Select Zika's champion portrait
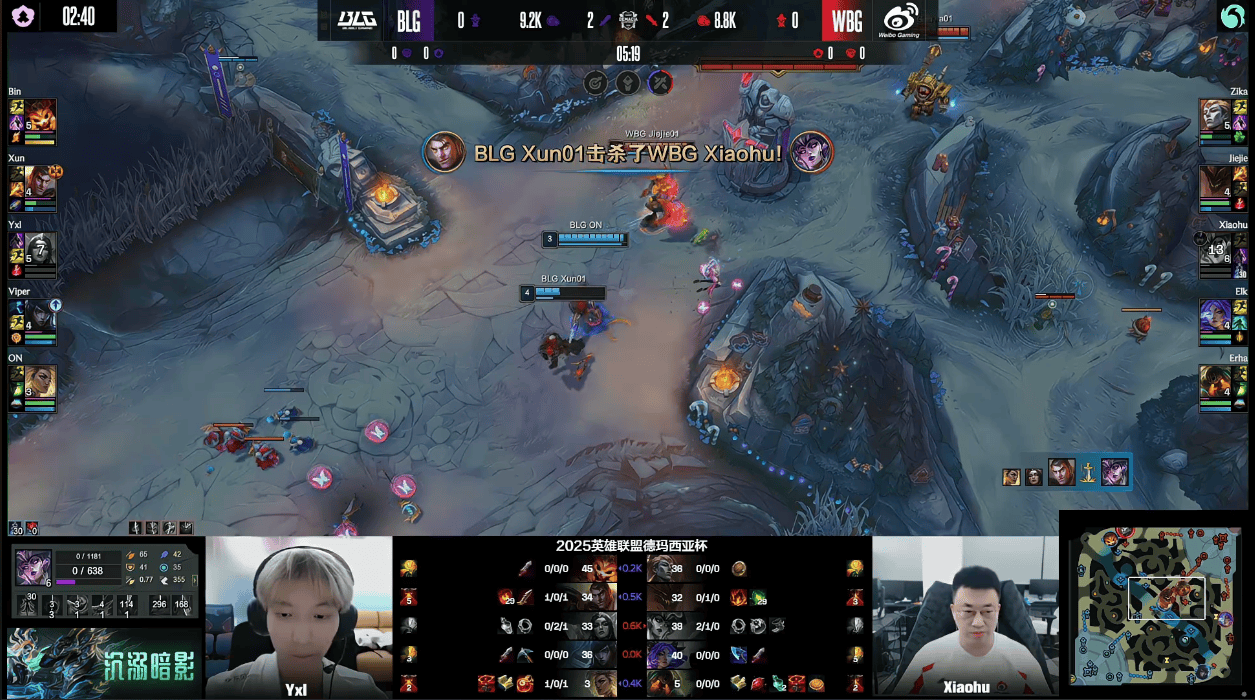 pos(1215,114)
